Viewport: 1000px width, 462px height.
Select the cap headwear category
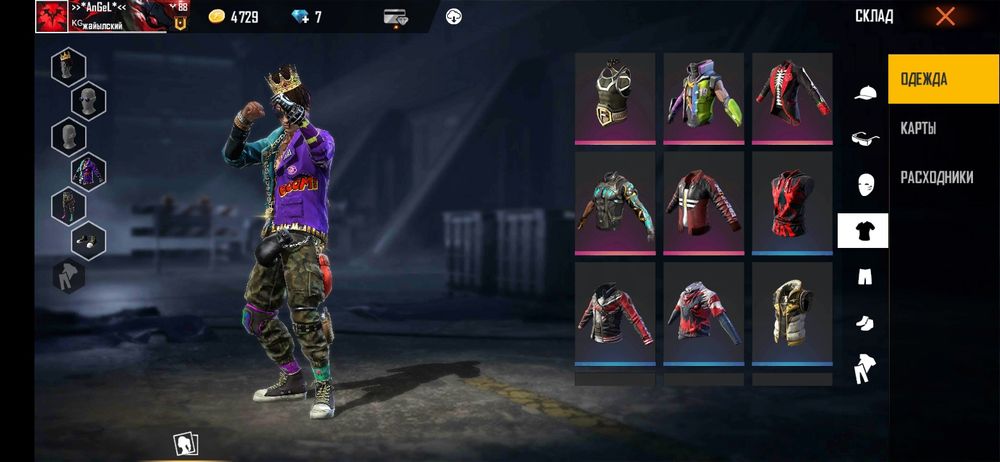click(x=865, y=94)
